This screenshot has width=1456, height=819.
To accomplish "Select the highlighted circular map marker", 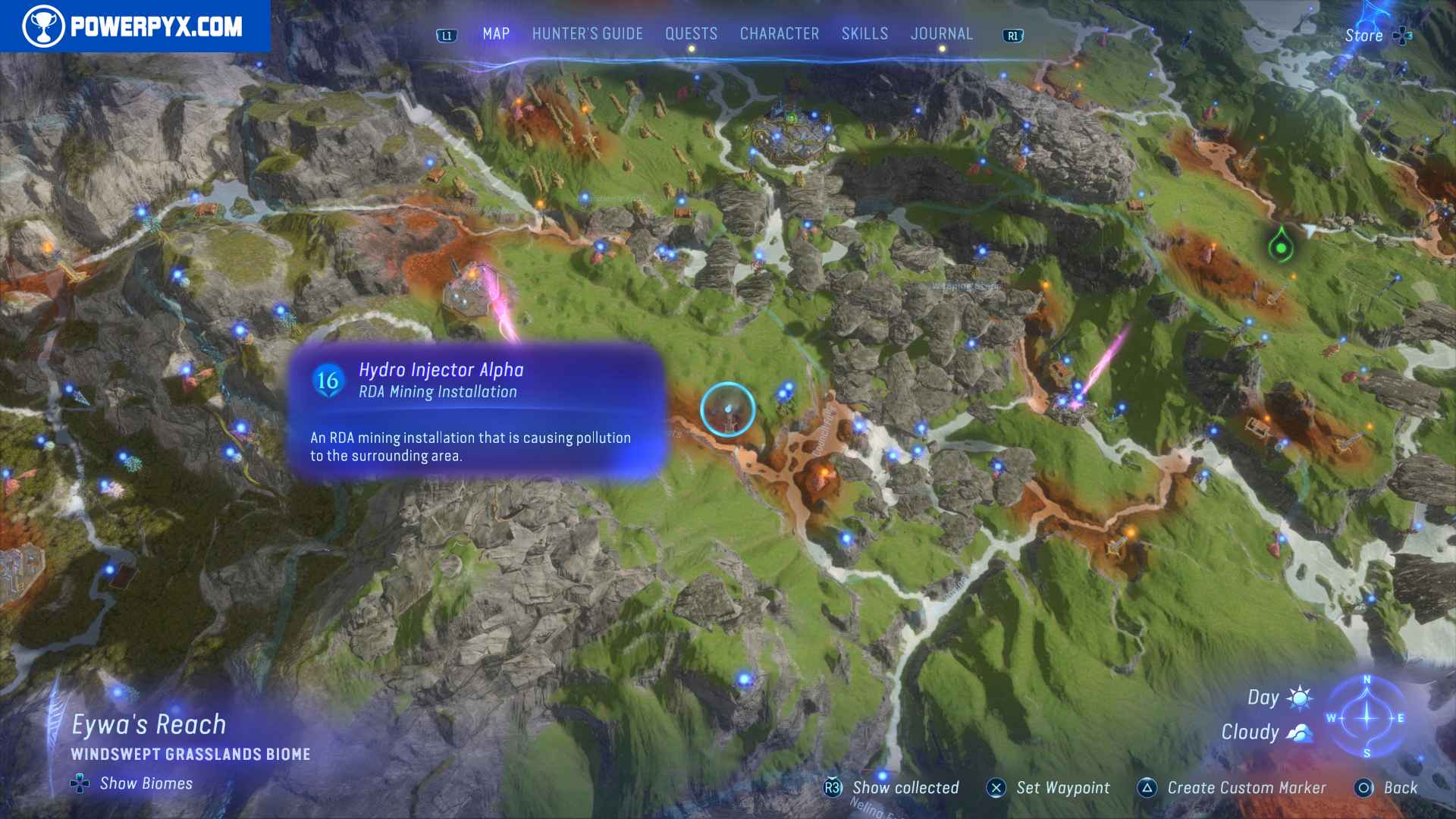I will click(x=728, y=408).
